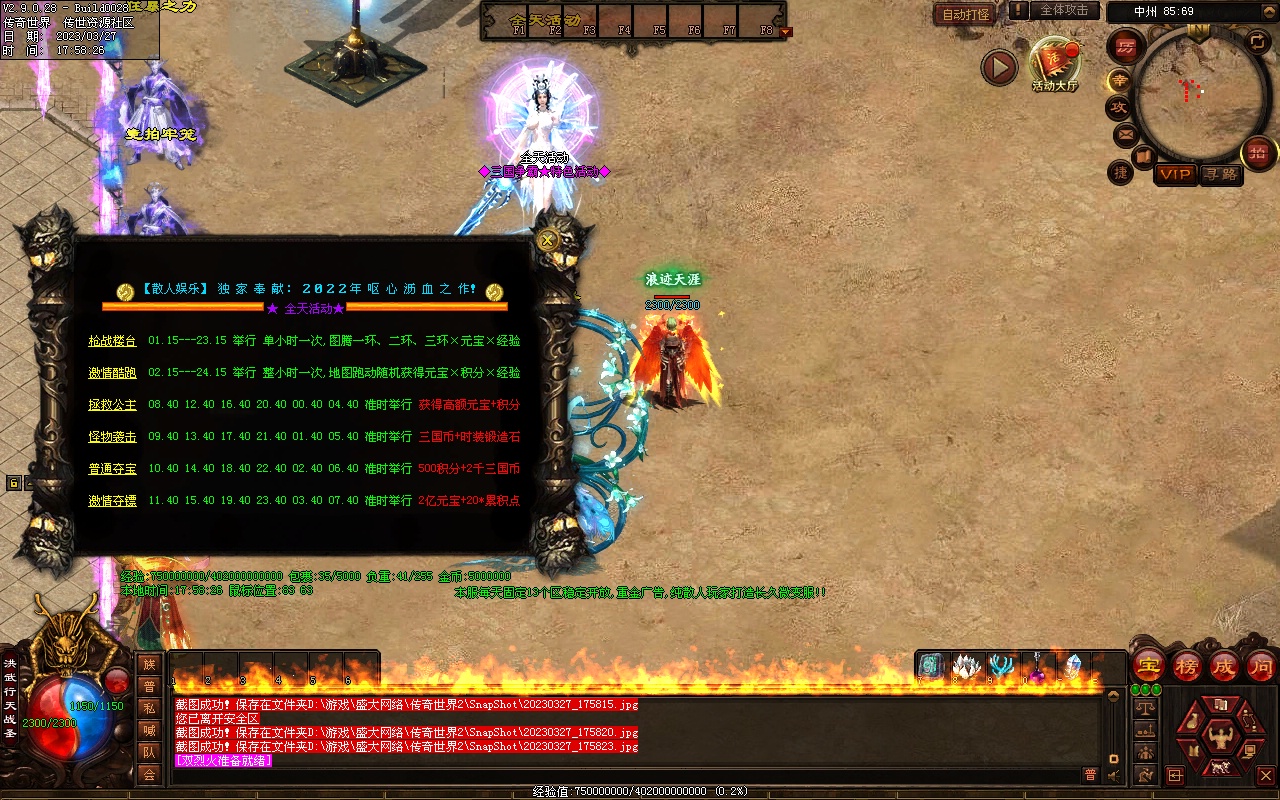Open the 活动大厅 activity hall icon
The height and width of the screenshot is (800, 1280).
[1055, 63]
